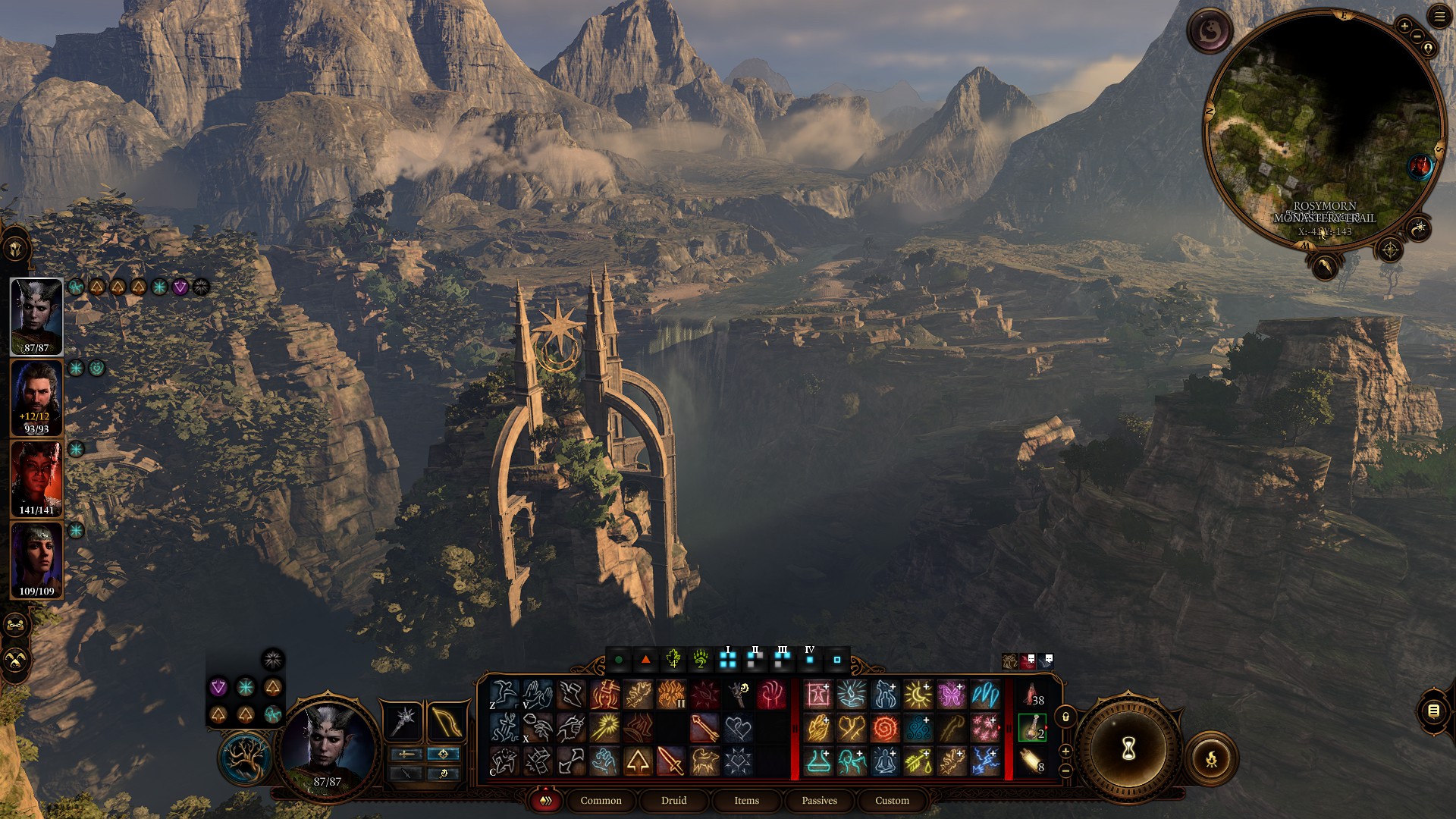The height and width of the screenshot is (819, 1456).
Task: Activate the tree-symbol Wild Shape button
Action: 243,759
